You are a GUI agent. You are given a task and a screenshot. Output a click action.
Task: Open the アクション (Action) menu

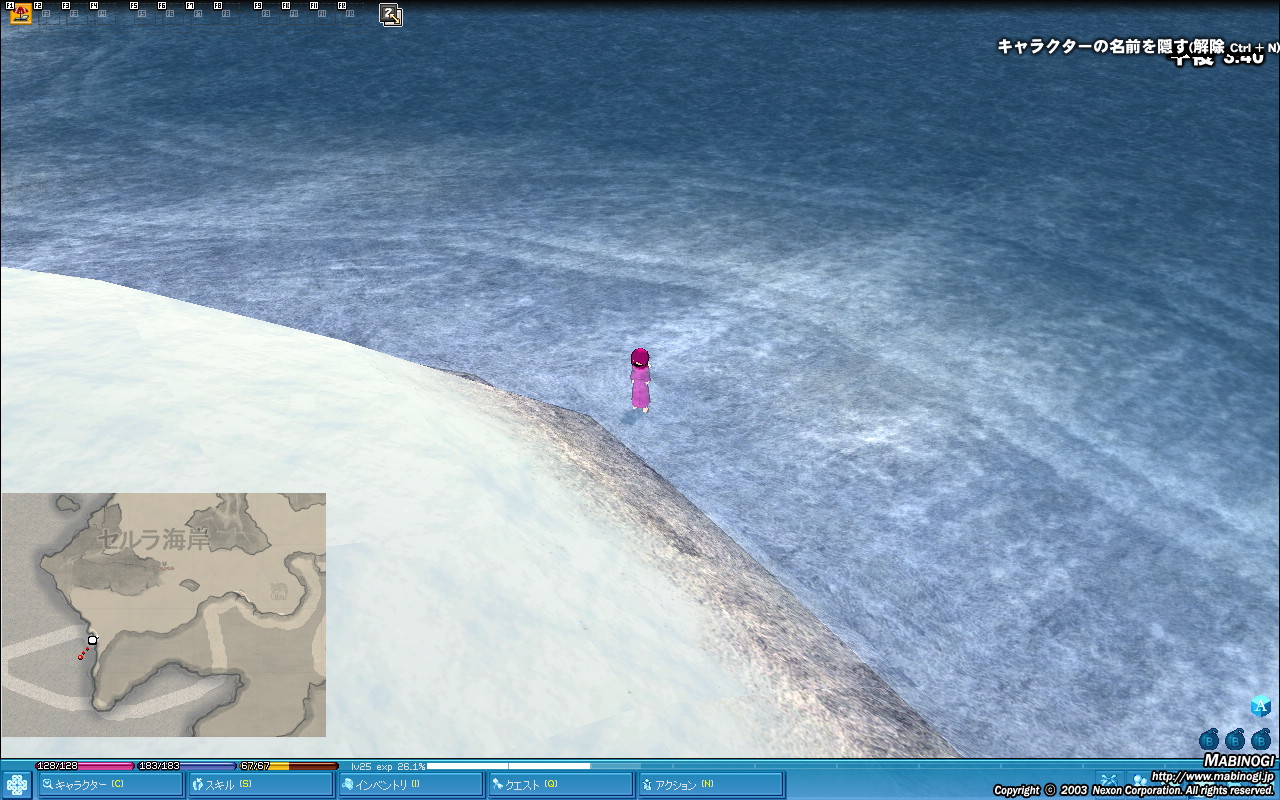(x=710, y=785)
